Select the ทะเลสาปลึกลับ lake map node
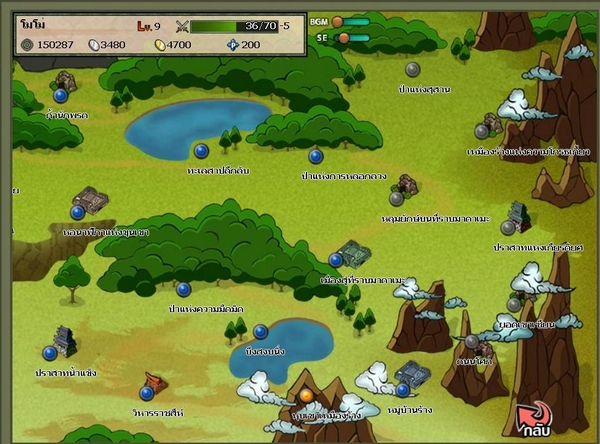Viewport: 600px width, 444px height. 201,151
